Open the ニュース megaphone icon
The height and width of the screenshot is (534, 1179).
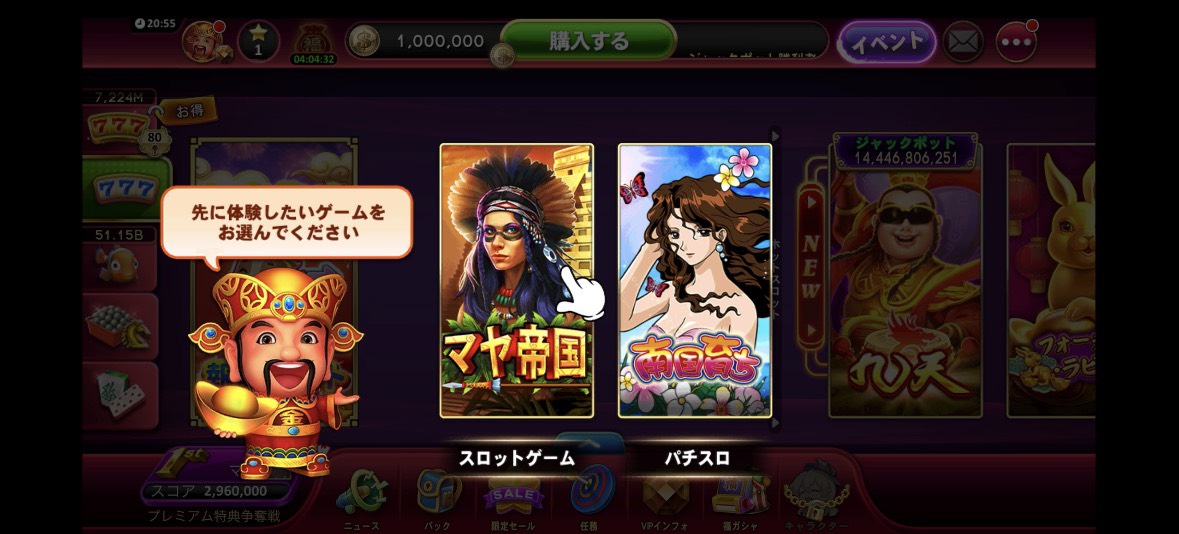pos(361,493)
